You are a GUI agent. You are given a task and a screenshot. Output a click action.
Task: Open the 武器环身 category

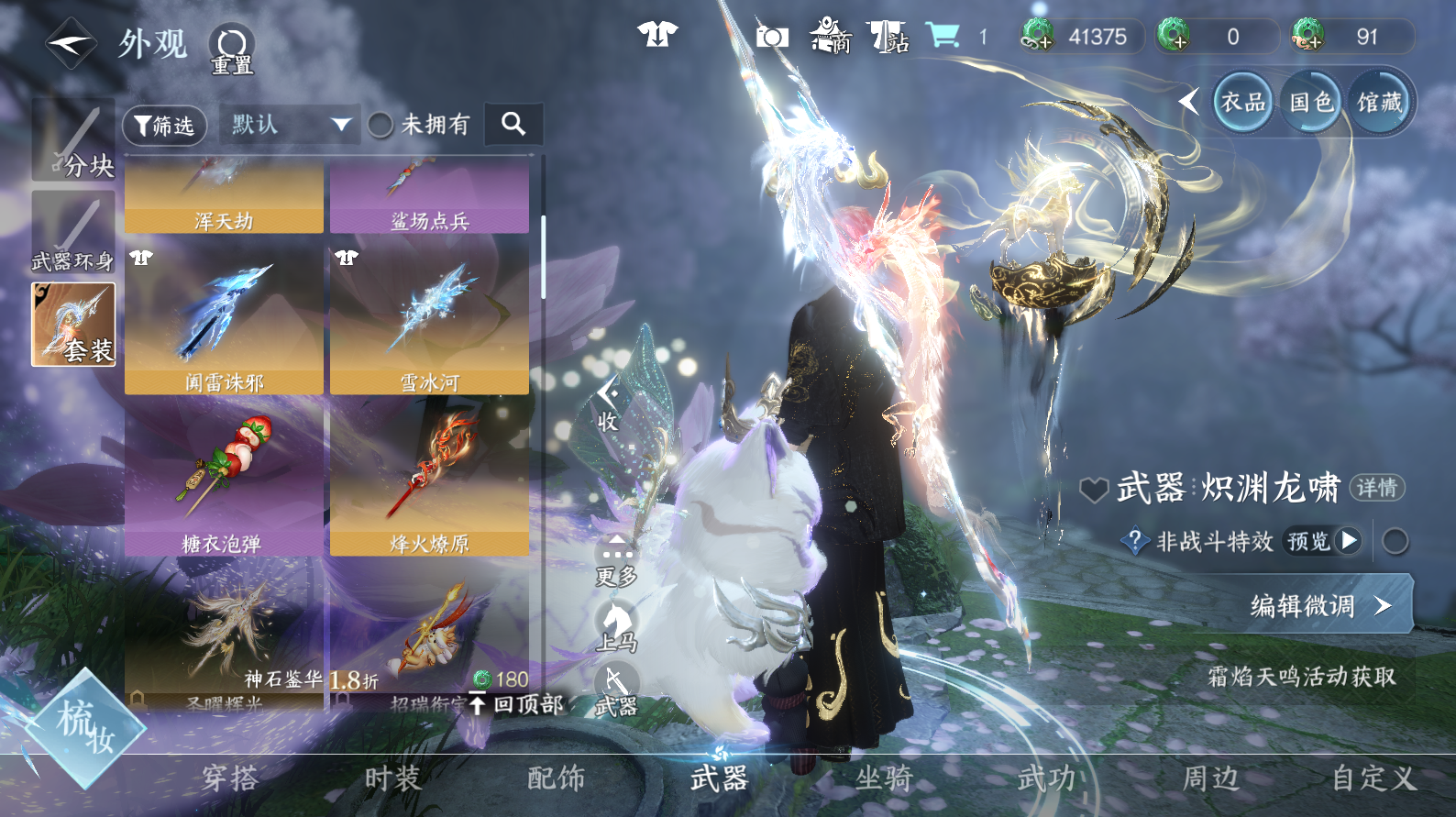[73, 233]
